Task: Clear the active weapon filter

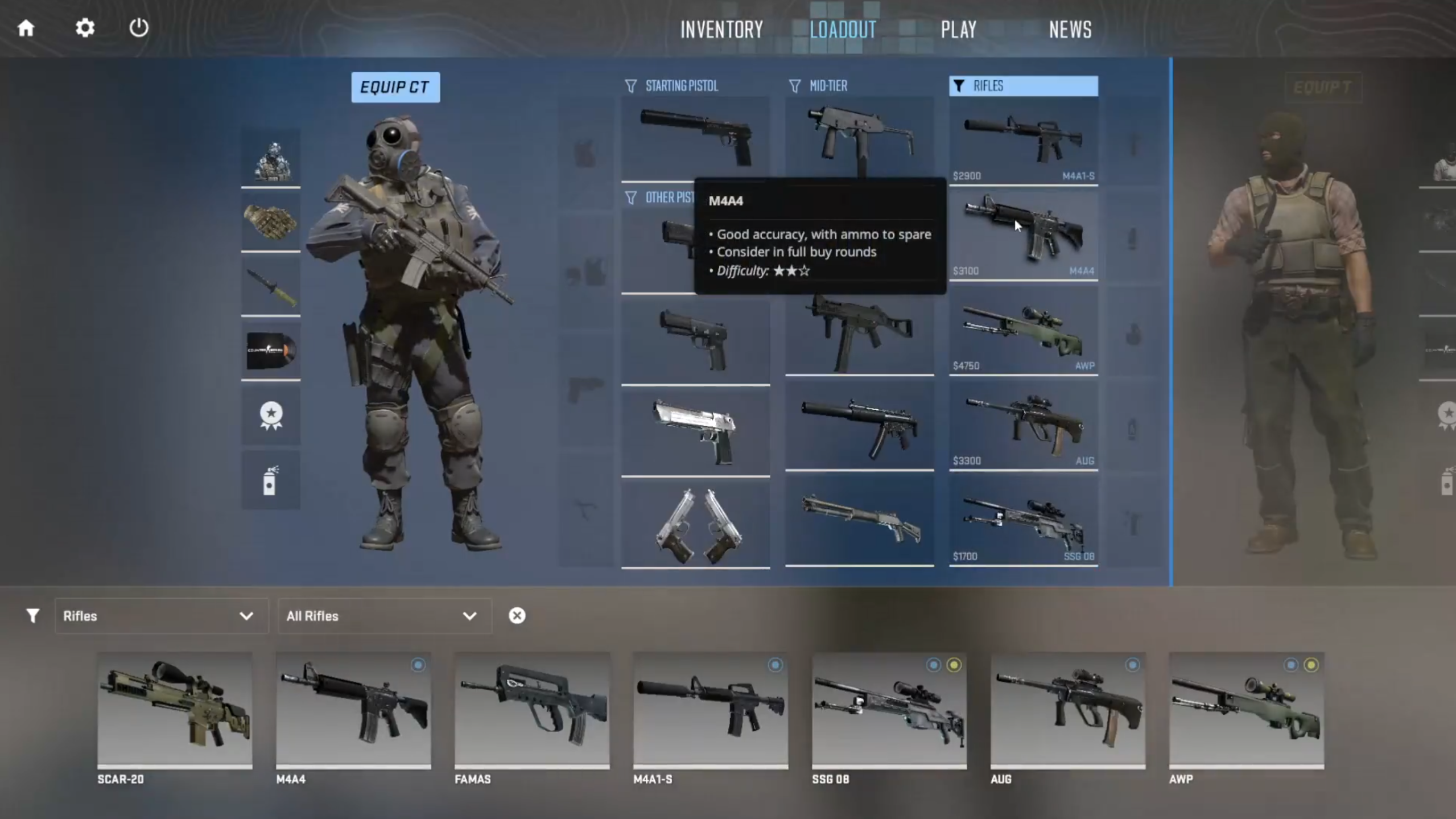Action: [x=517, y=615]
